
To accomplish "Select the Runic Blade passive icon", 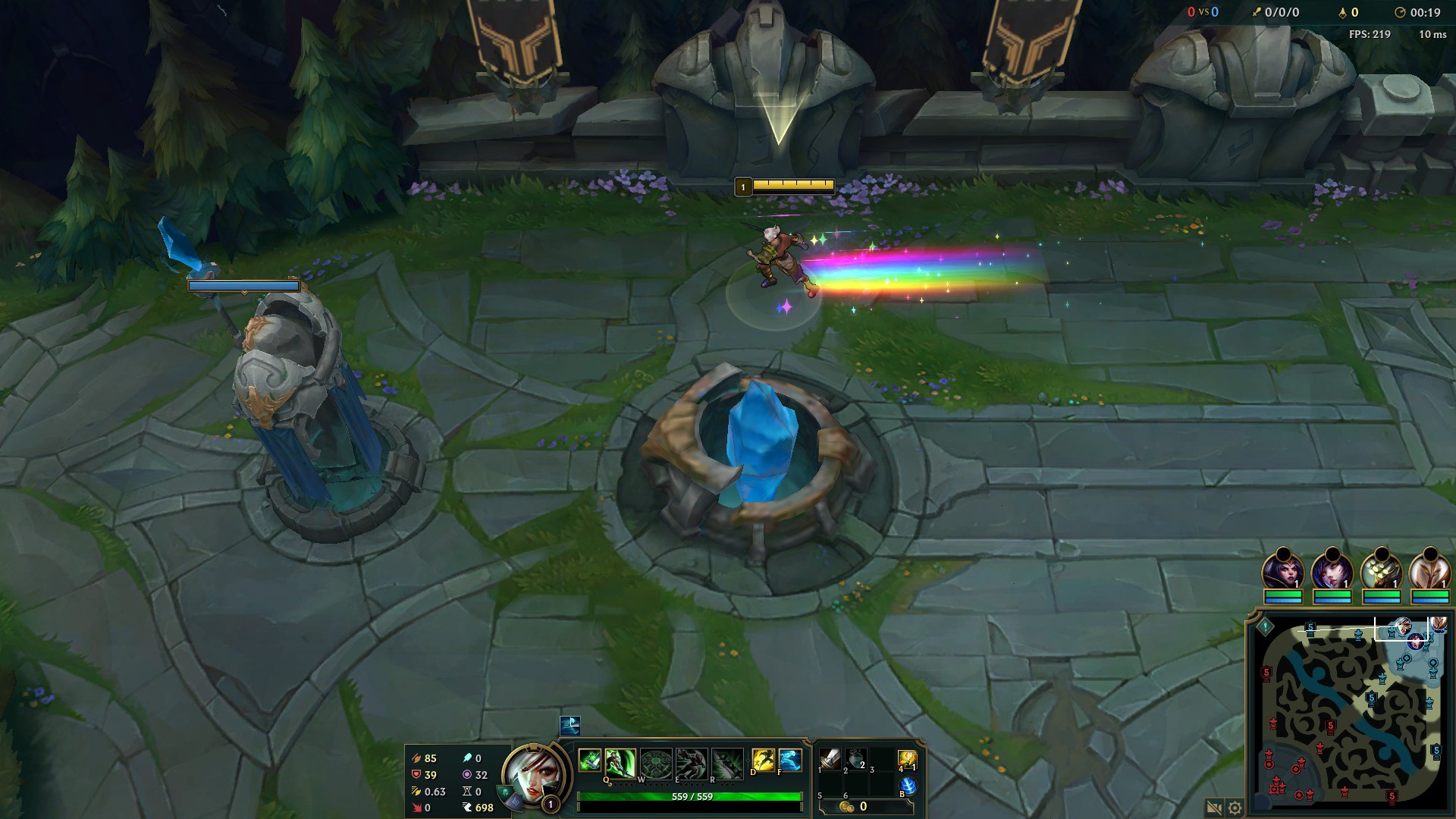I will pos(590,760).
